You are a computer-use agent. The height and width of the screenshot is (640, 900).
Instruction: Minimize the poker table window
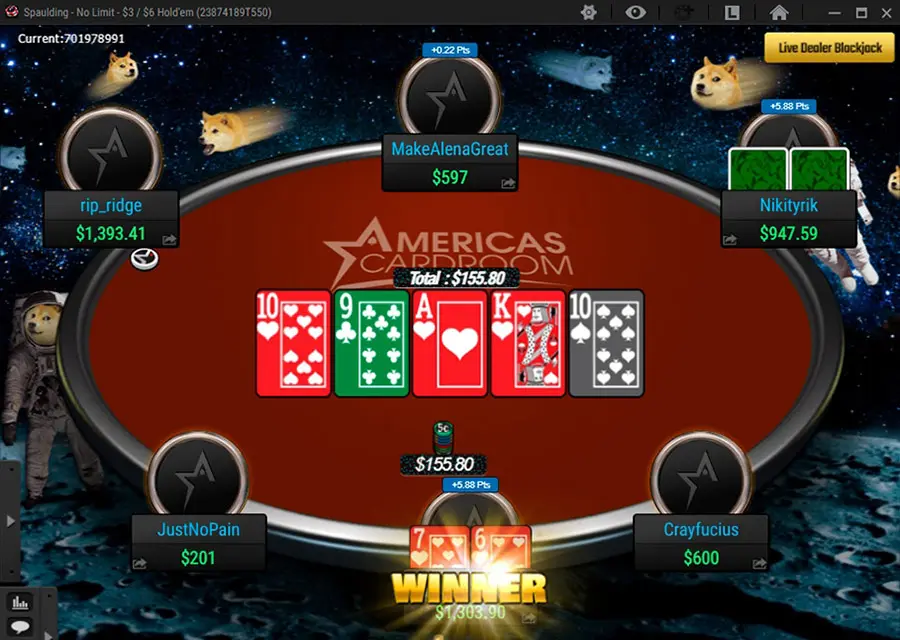click(x=835, y=13)
